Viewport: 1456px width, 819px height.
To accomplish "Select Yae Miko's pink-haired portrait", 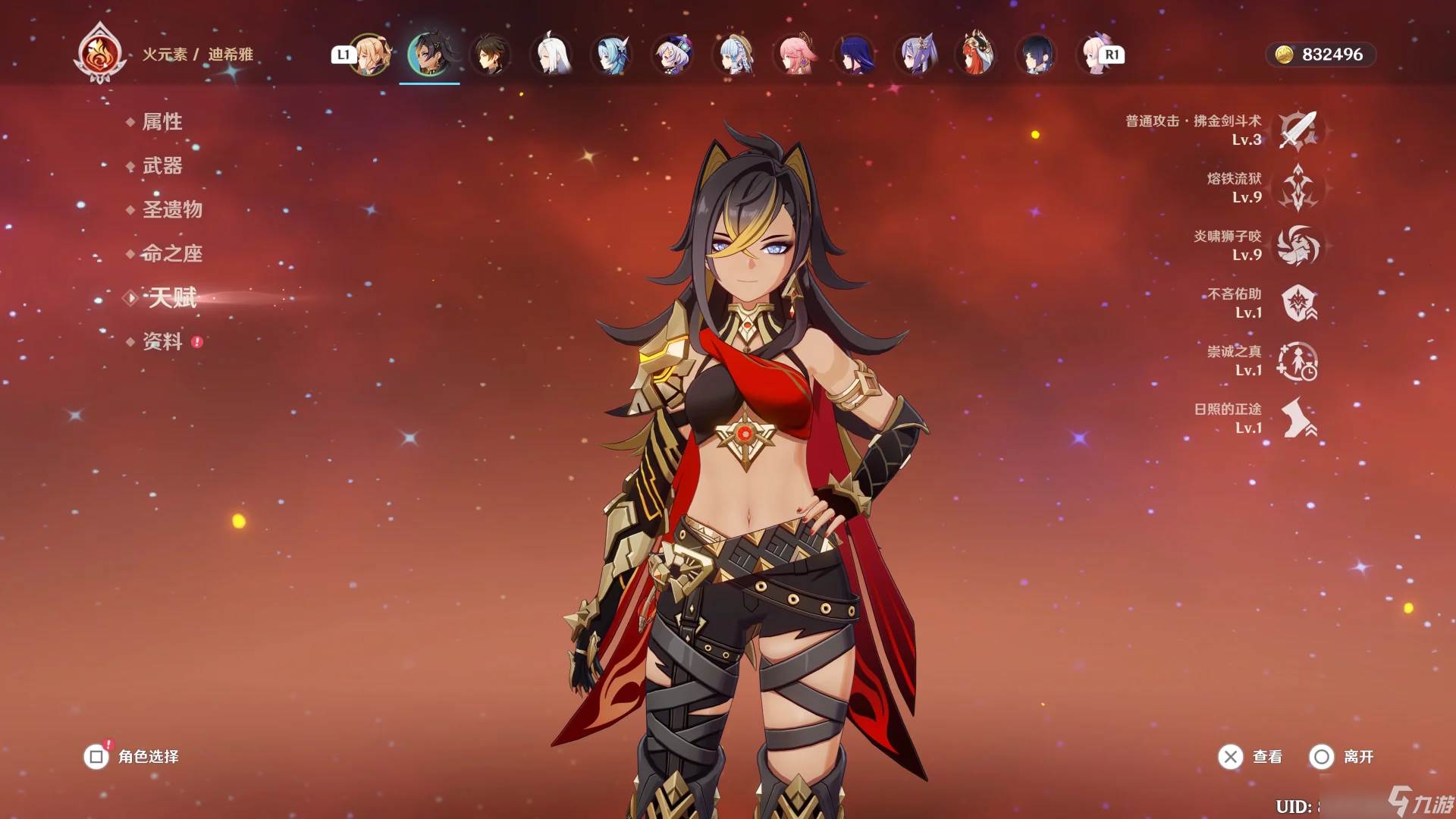I will click(795, 55).
